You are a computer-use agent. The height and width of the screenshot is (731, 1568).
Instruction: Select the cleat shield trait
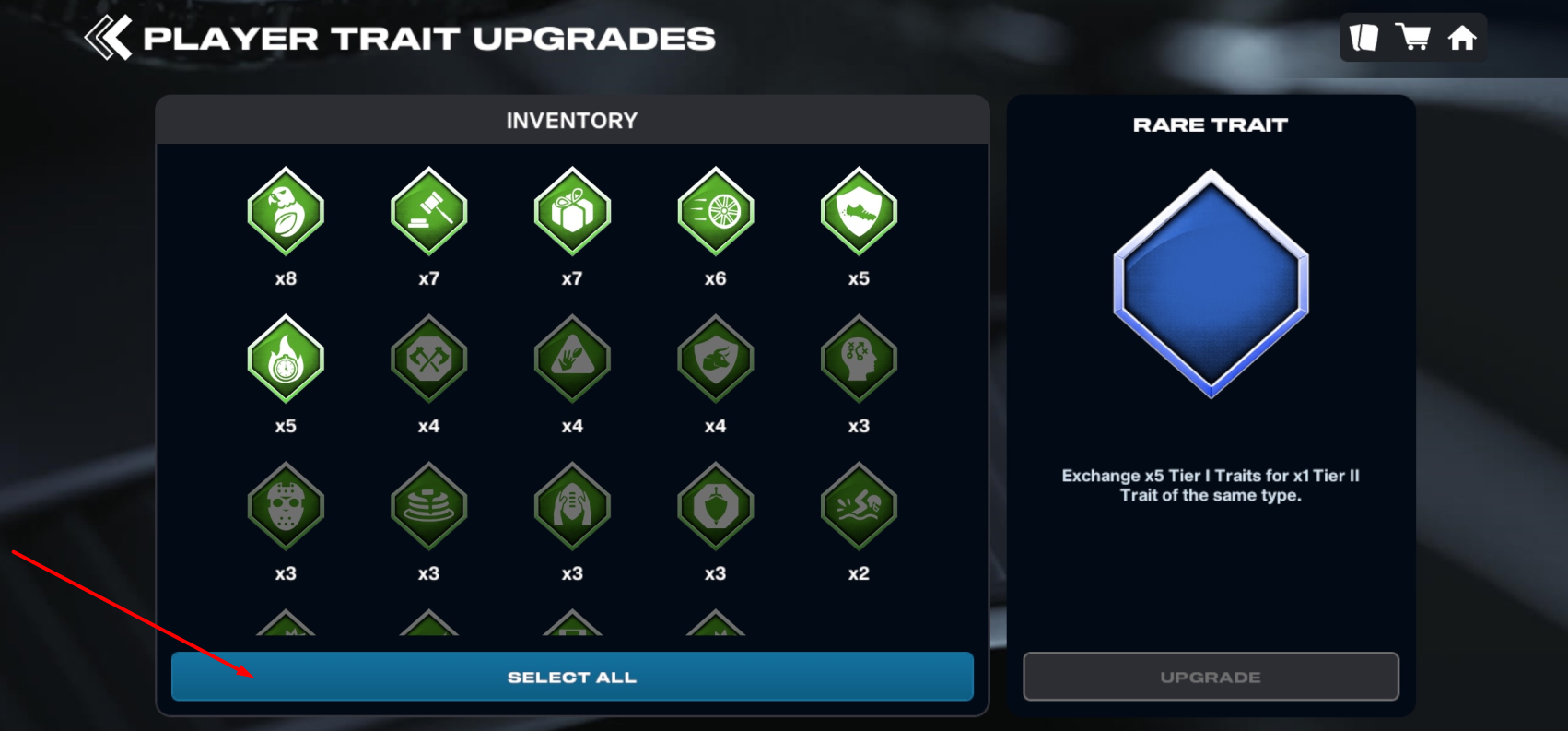859,211
